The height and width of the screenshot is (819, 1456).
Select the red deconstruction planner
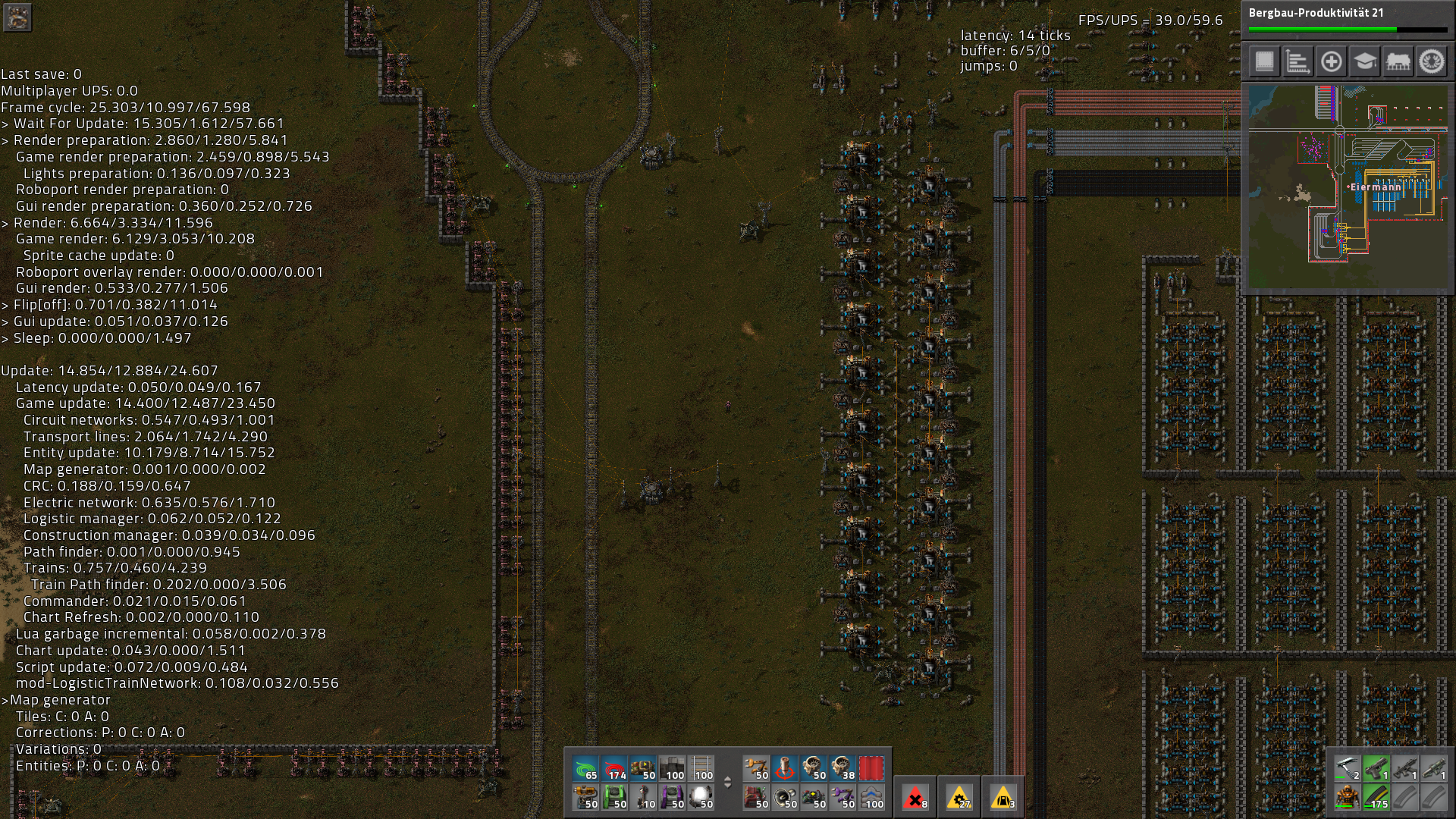(871, 768)
